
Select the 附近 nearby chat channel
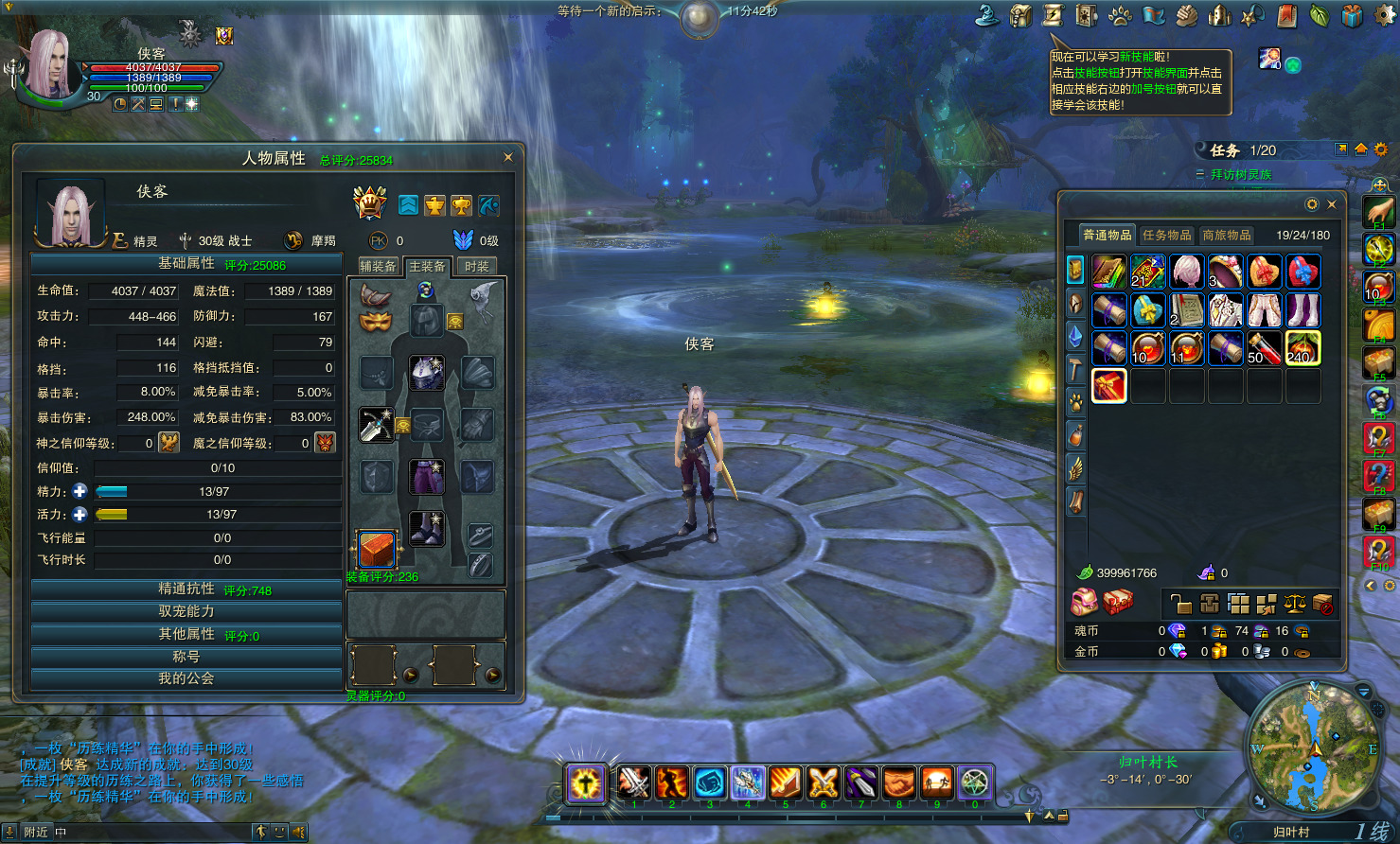pos(36,833)
